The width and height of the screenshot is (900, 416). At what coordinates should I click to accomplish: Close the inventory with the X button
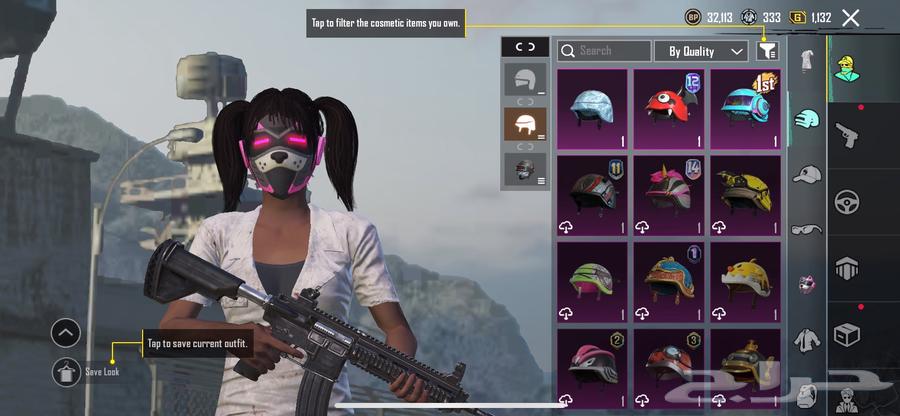pos(851,17)
